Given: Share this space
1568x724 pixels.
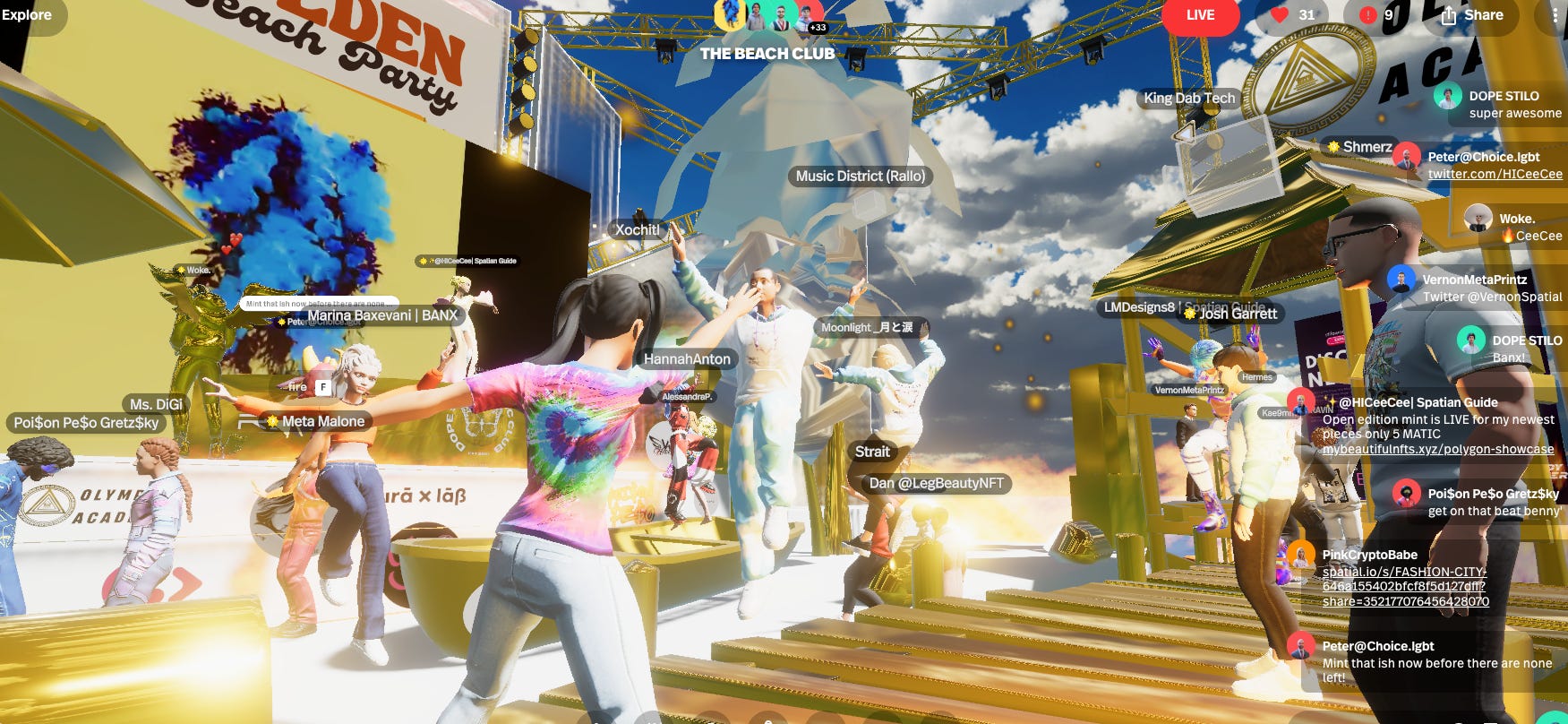Looking at the screenshot, I should point(1472,15).
